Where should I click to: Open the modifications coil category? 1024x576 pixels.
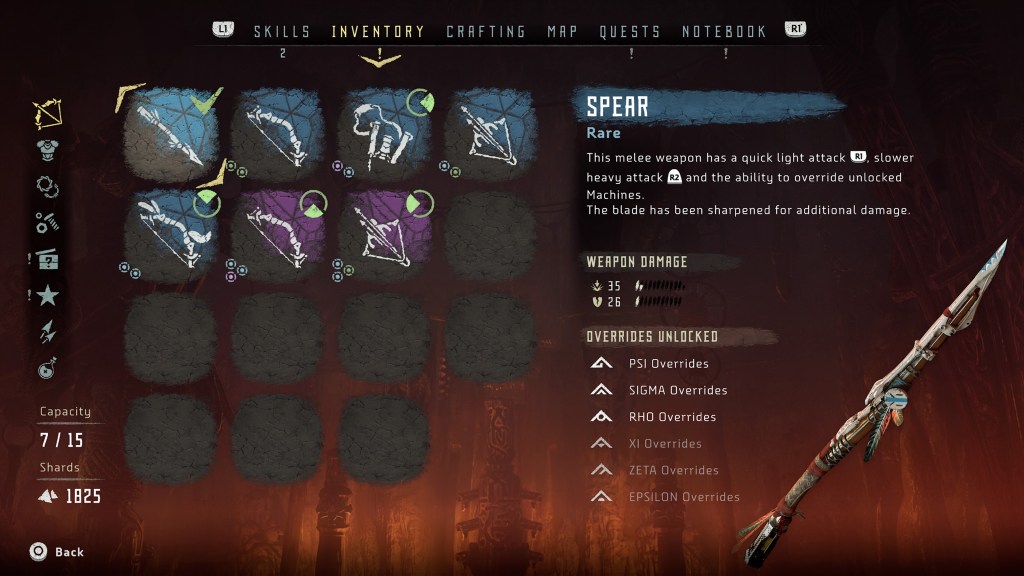[x=47, y=185]
